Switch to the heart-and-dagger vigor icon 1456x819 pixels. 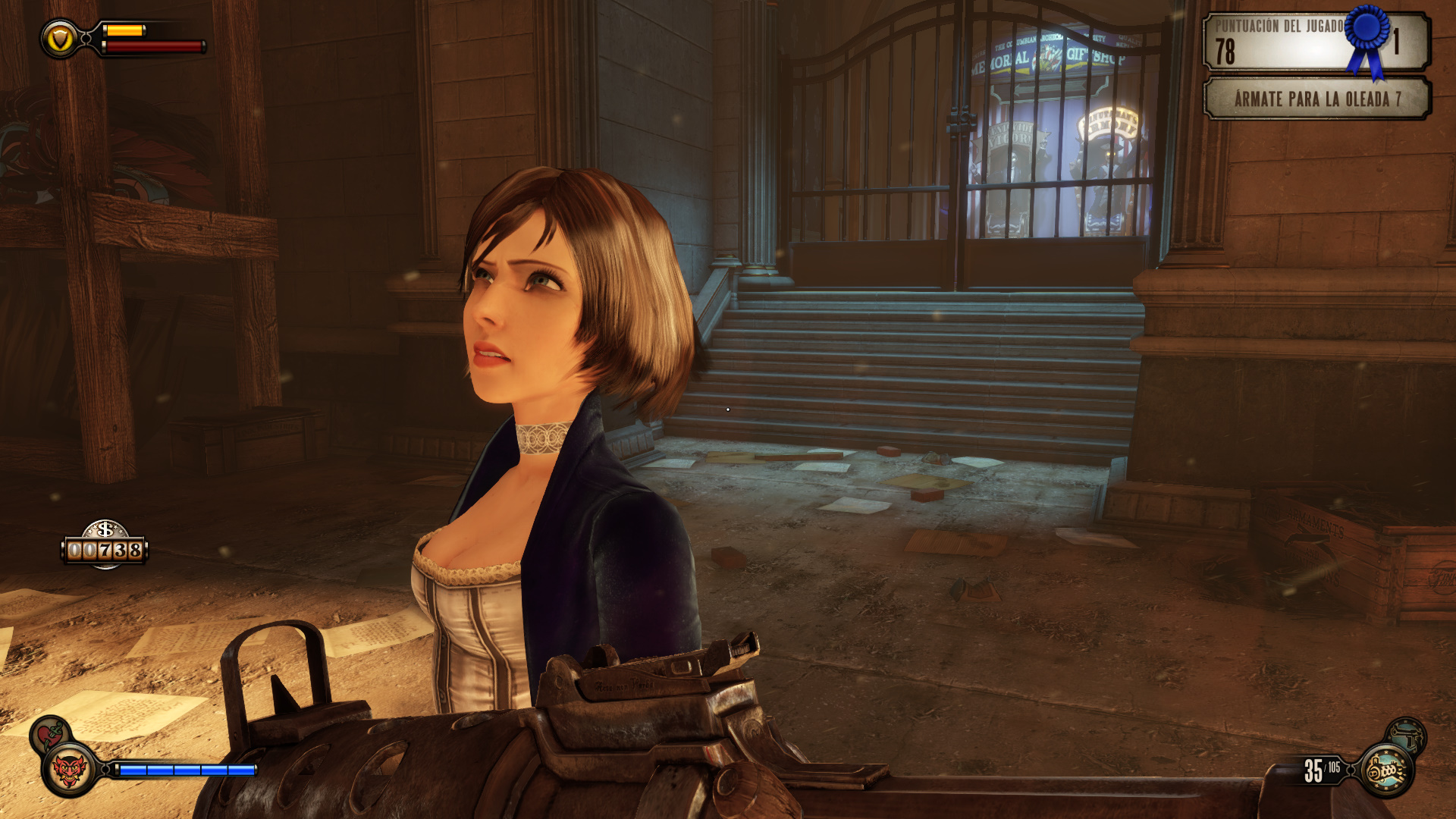pyautogui.click(x=50, y=733)
